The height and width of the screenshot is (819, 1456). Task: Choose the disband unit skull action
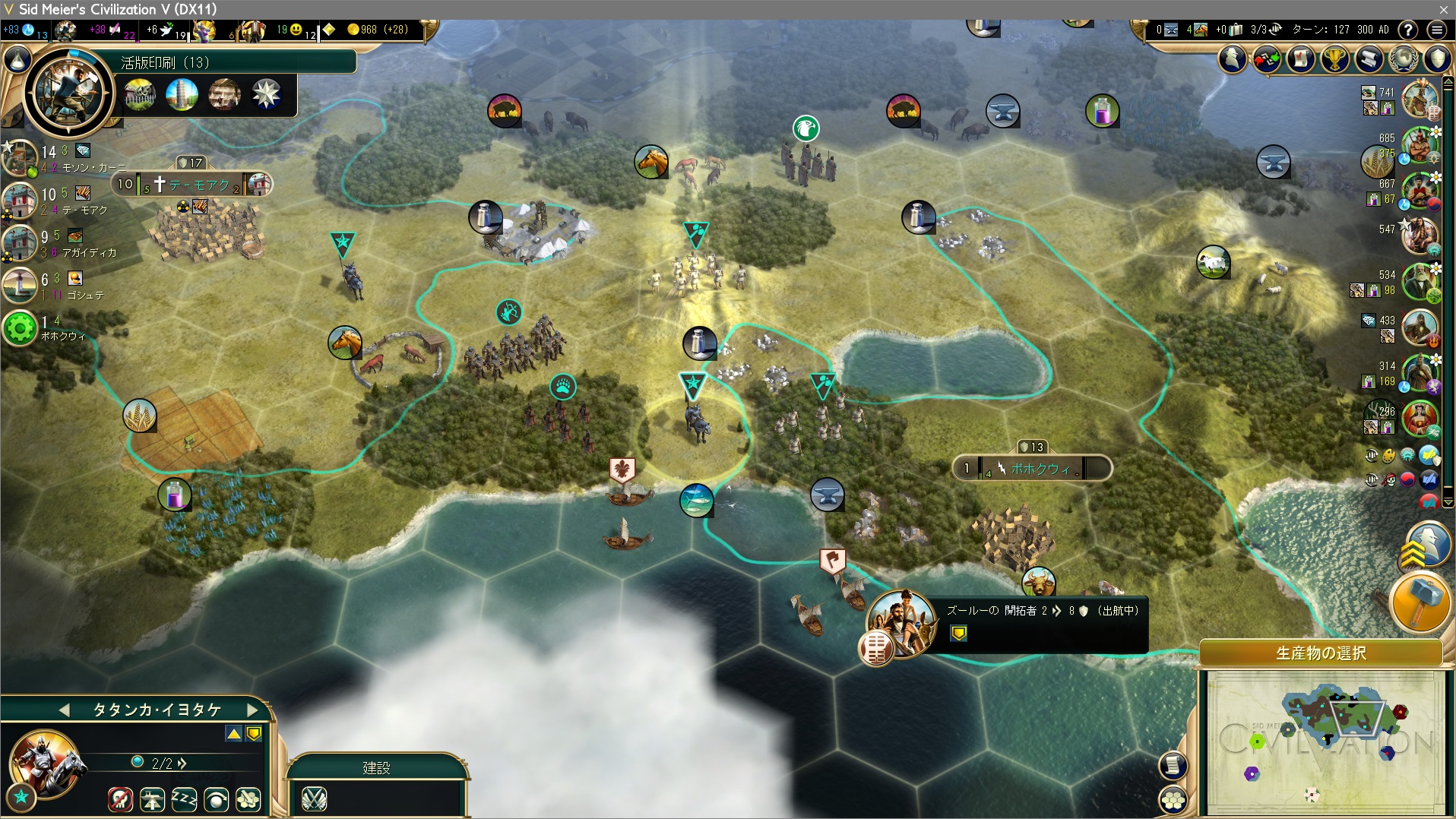[120, 799]
